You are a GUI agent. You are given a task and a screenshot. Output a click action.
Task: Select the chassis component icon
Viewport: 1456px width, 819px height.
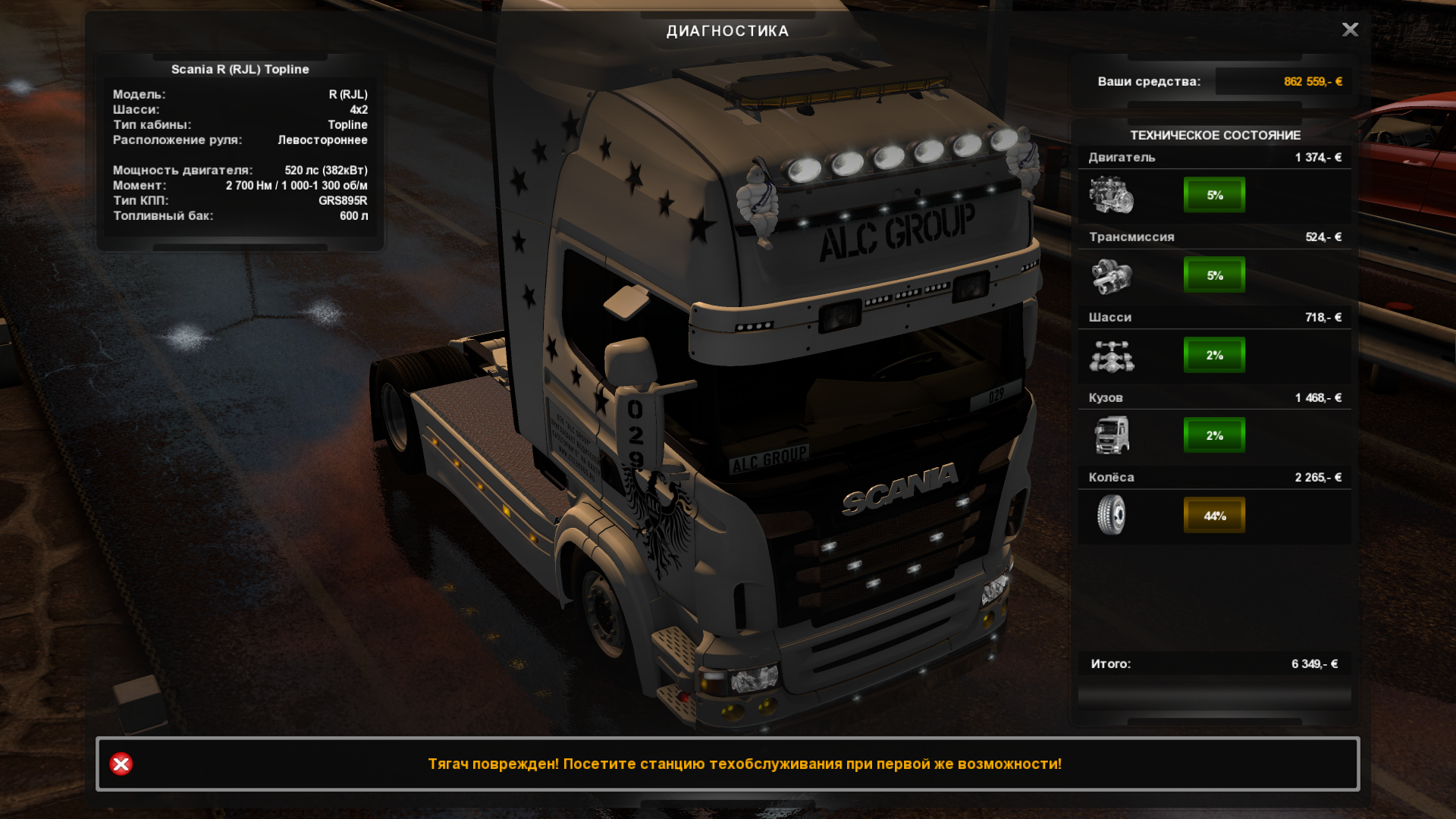(x=1111, y=356)
